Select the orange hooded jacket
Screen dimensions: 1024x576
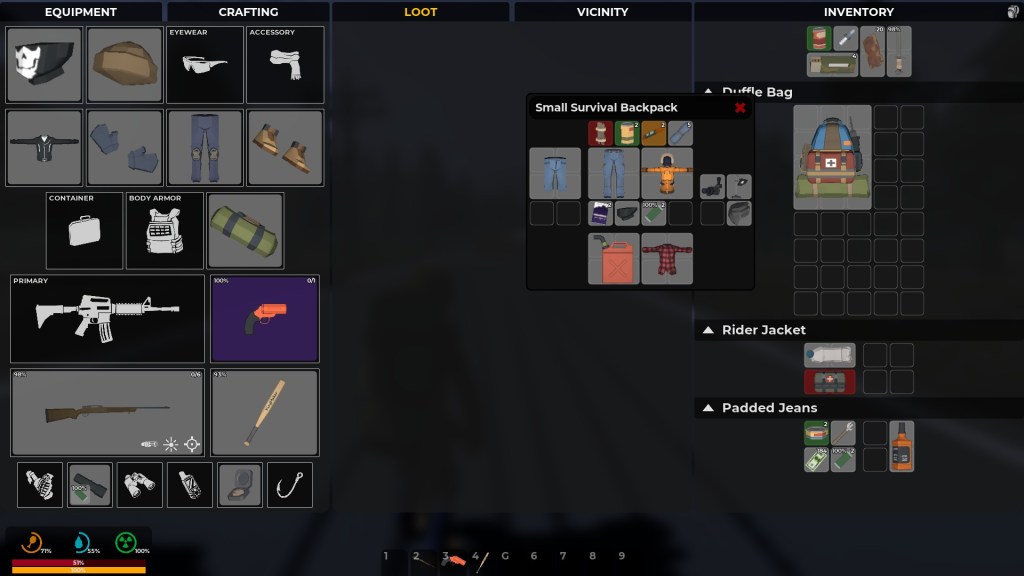[667, 173]
